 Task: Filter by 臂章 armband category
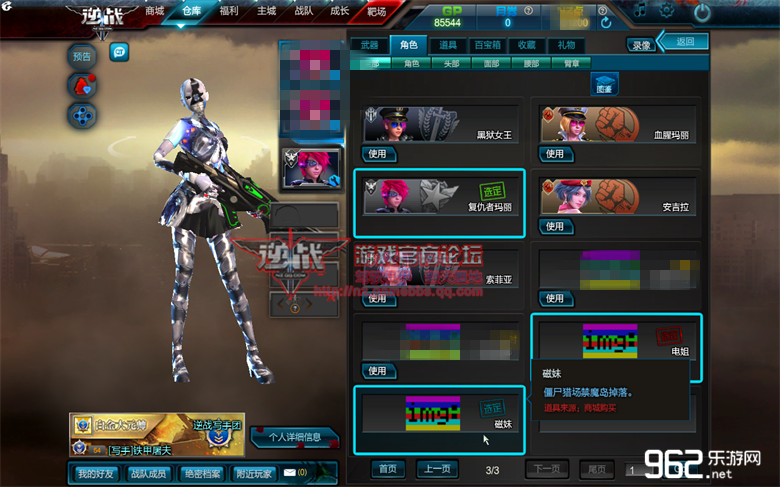pyautogui.click(x=572, y=63)
